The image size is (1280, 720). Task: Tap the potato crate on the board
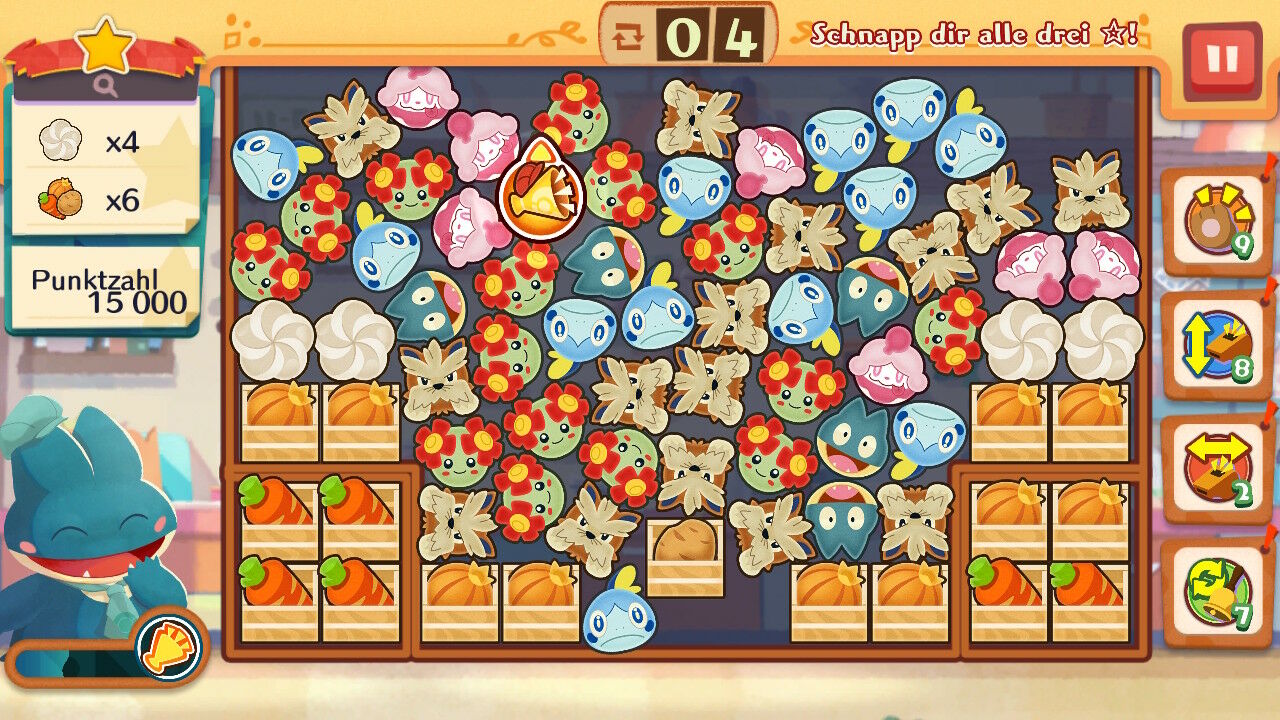coord(685,557)
